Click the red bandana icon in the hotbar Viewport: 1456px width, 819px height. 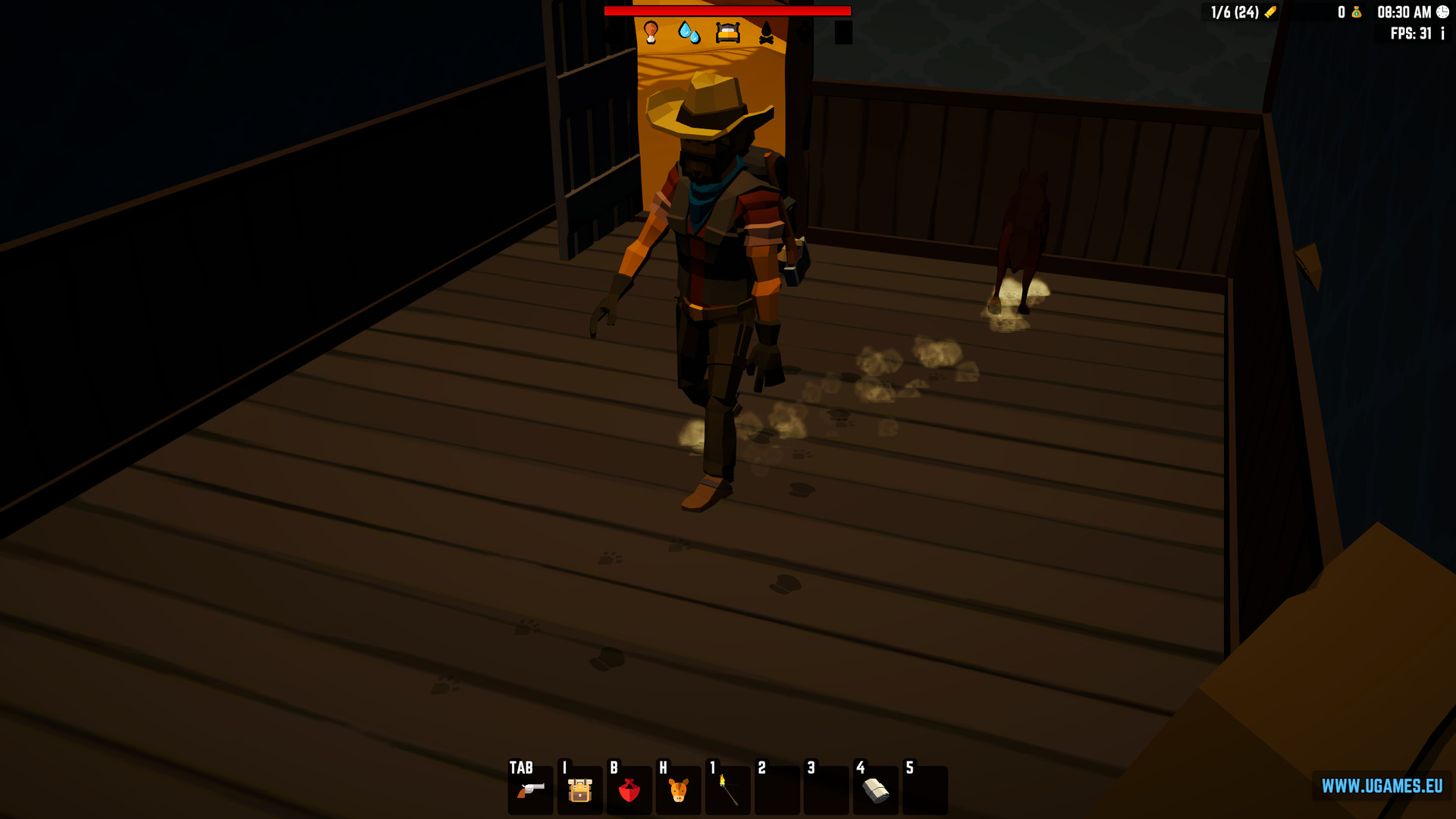pyautogui.click(x=629, y=791)
